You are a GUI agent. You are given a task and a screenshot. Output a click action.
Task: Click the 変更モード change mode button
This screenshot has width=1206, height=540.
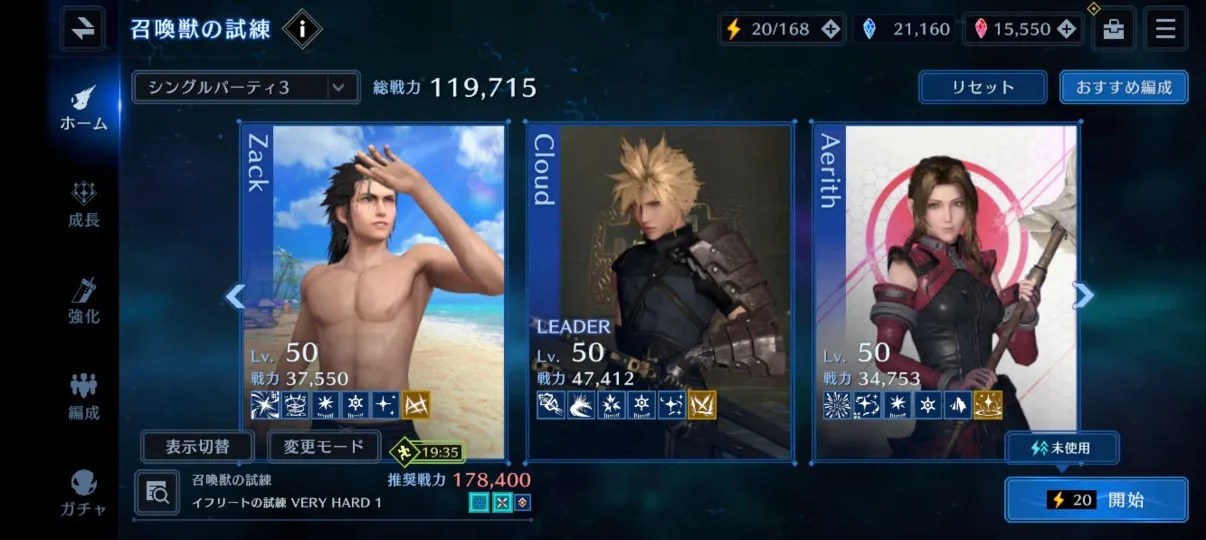[324, 446]
